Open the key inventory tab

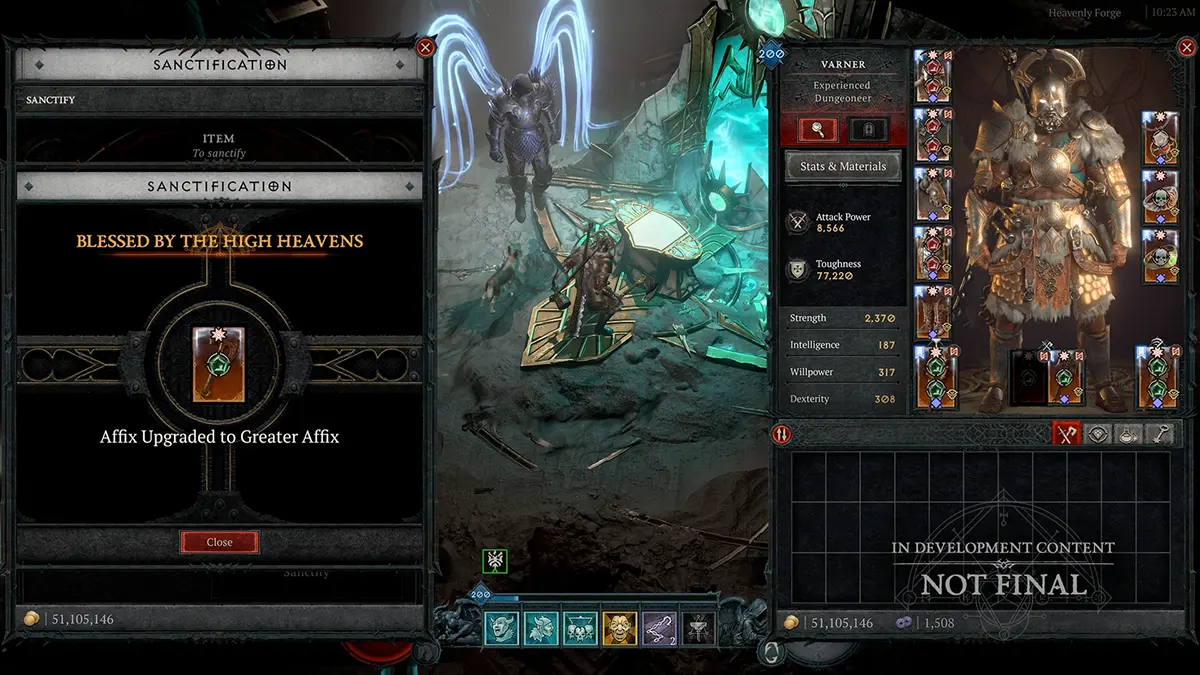pyautogui.click(x=1160, y=433)
